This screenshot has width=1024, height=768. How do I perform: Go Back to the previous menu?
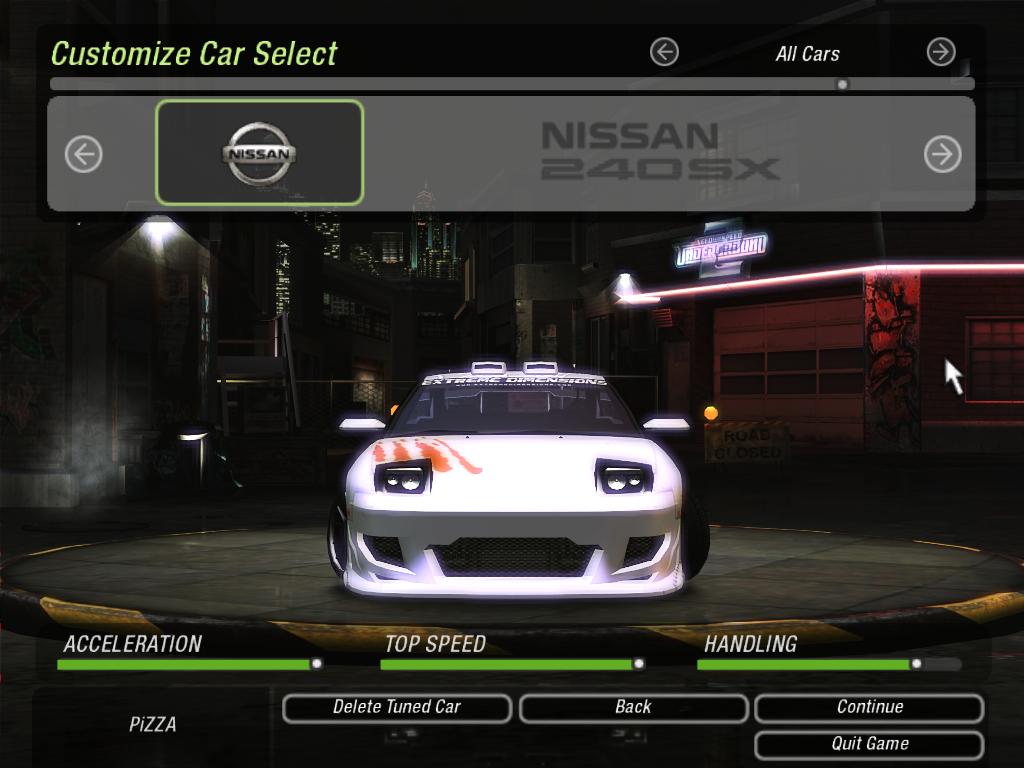click(633, 707)
